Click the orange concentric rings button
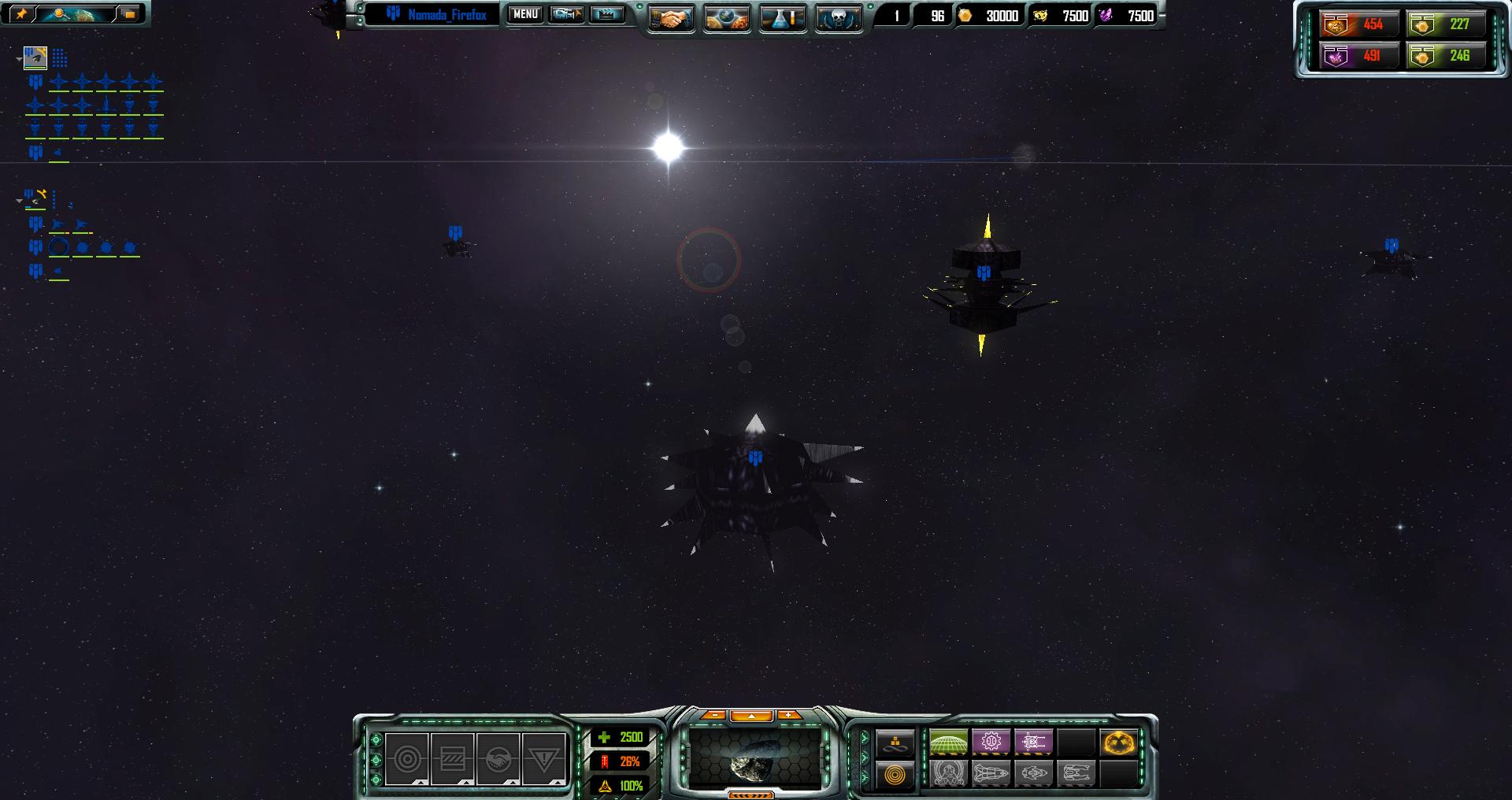Image resolution: width=1512 pixels, height=800 pixels. [x=895, y=775]
